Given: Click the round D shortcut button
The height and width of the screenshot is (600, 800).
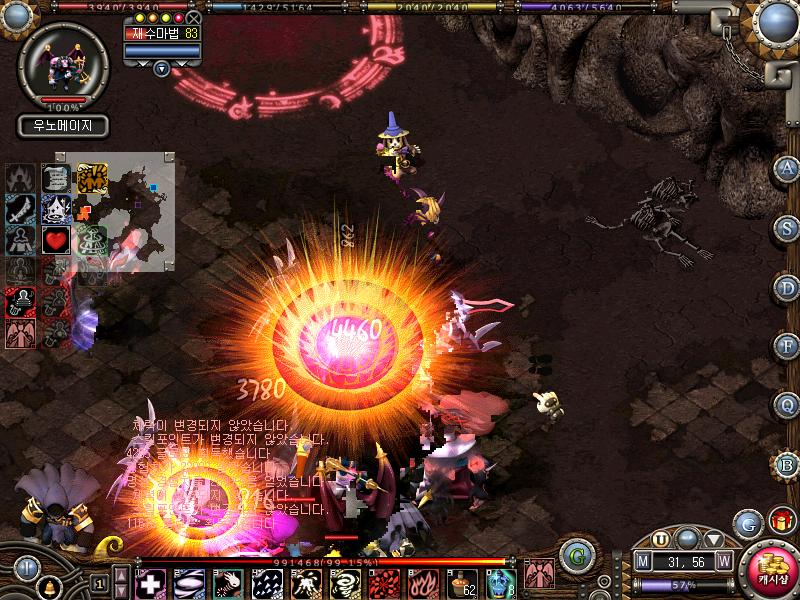Looking at the screenshot, I should click(787, 287).
